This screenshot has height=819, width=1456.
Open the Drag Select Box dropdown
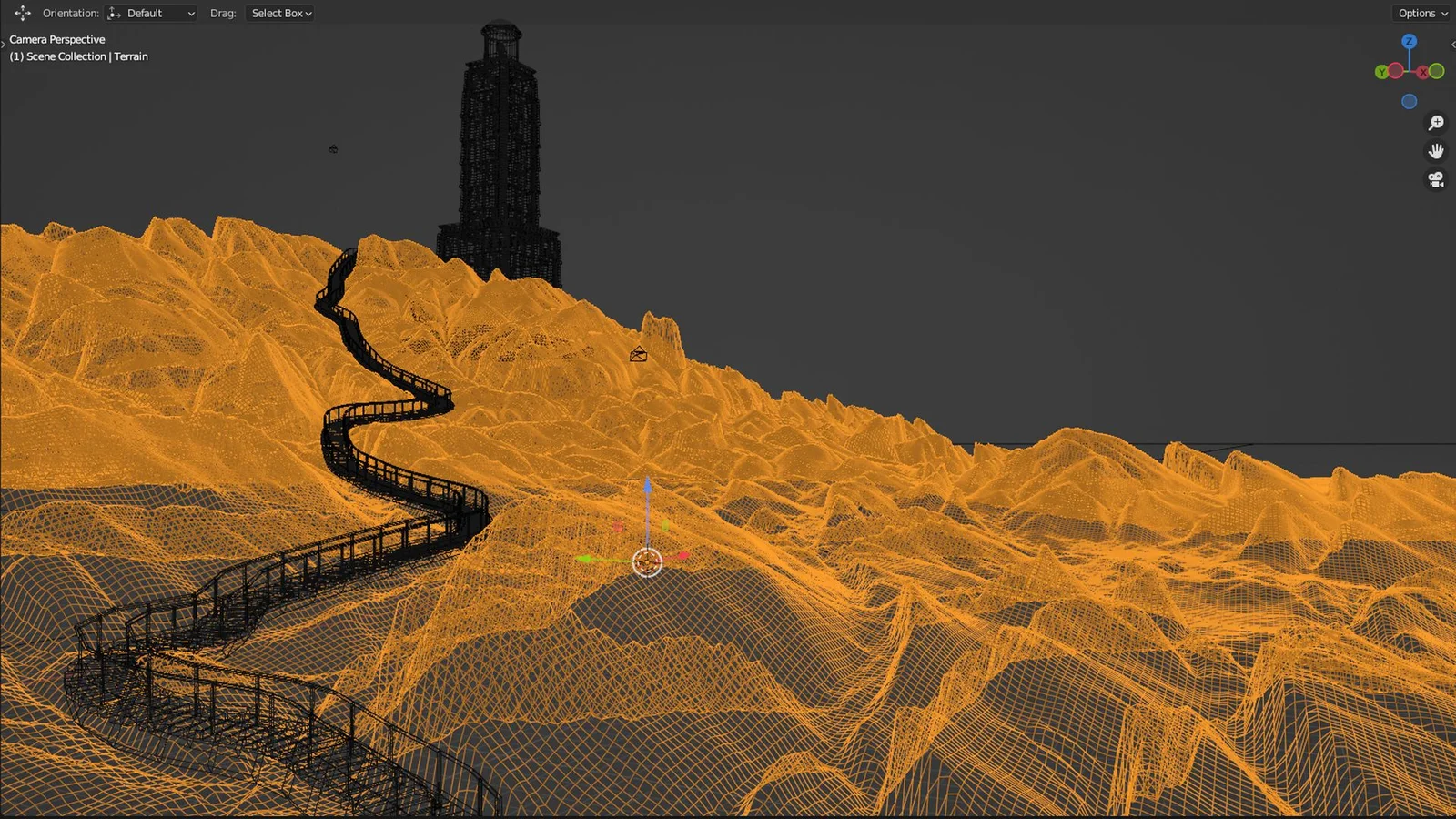click(x=279, y=13)
